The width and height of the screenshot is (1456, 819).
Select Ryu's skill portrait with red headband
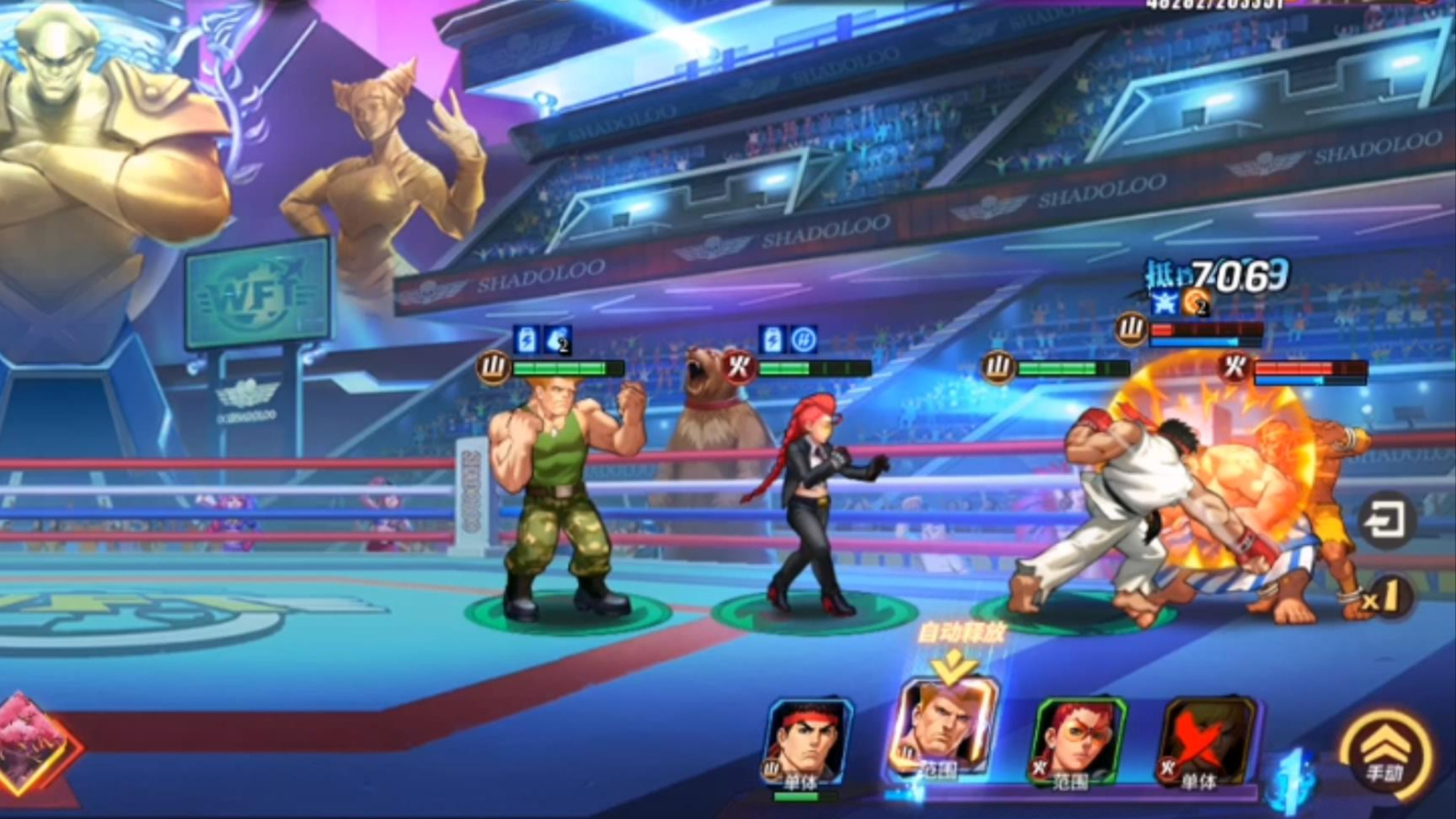pos(806,742)
